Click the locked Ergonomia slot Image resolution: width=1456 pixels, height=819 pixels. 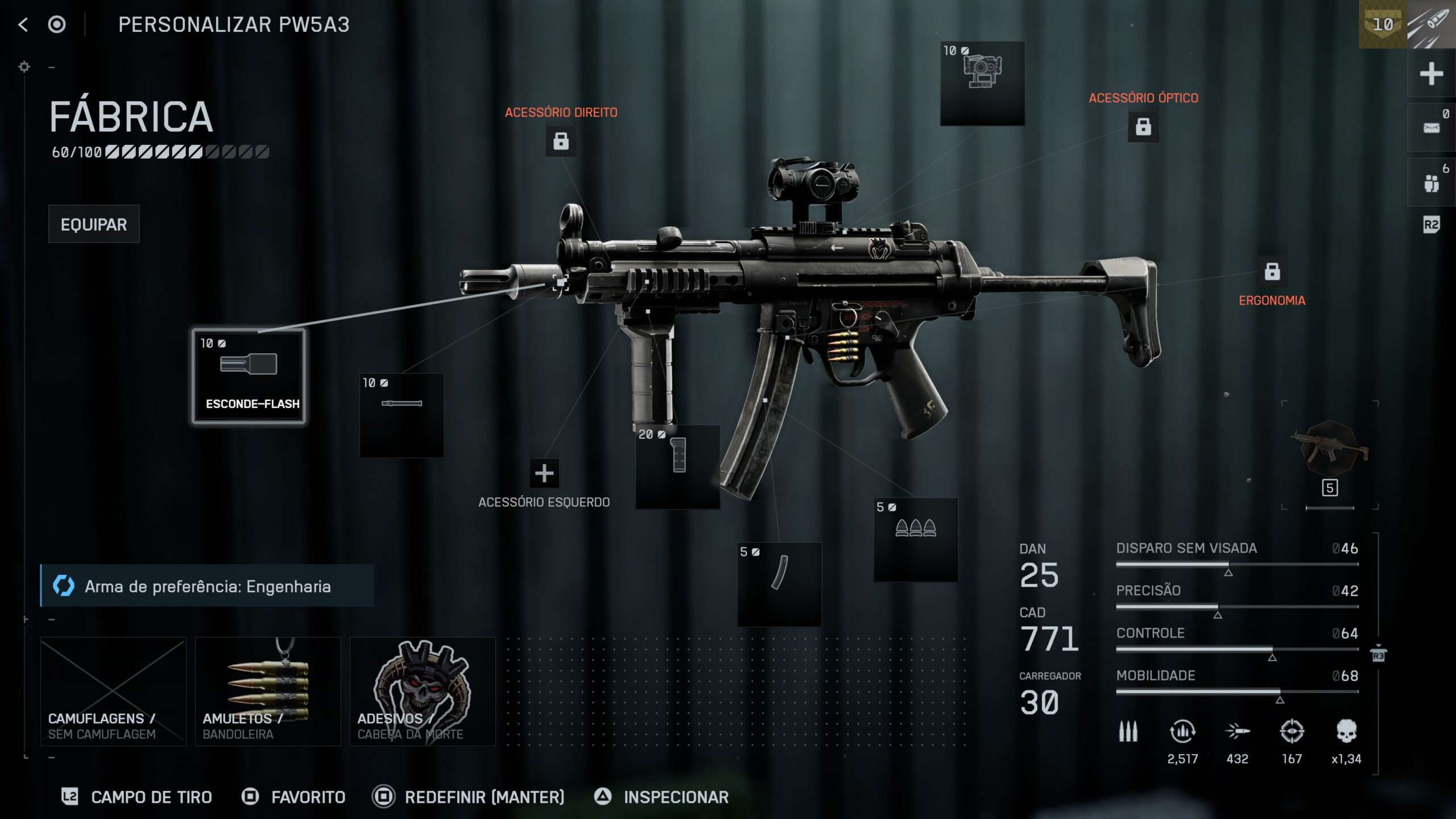pos(1272,272)
